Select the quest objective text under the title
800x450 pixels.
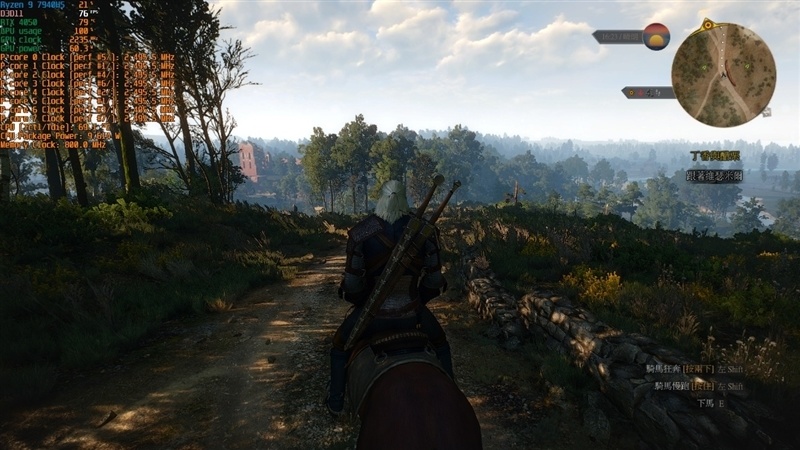pyautogui.click(x=714, y=175)
